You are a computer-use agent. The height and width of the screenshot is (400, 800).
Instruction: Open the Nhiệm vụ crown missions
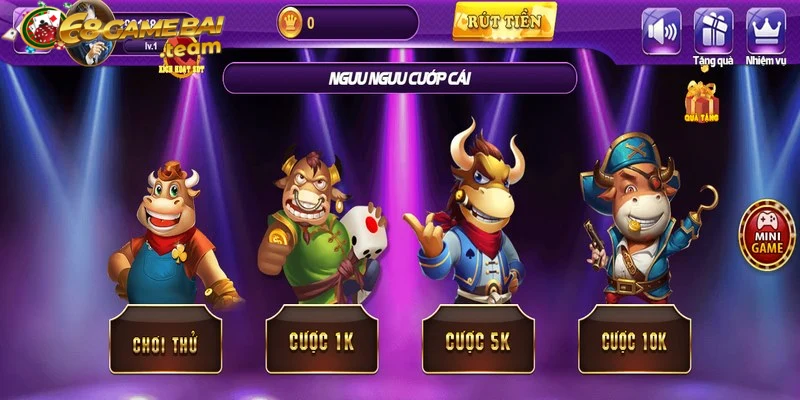[766, 30]
